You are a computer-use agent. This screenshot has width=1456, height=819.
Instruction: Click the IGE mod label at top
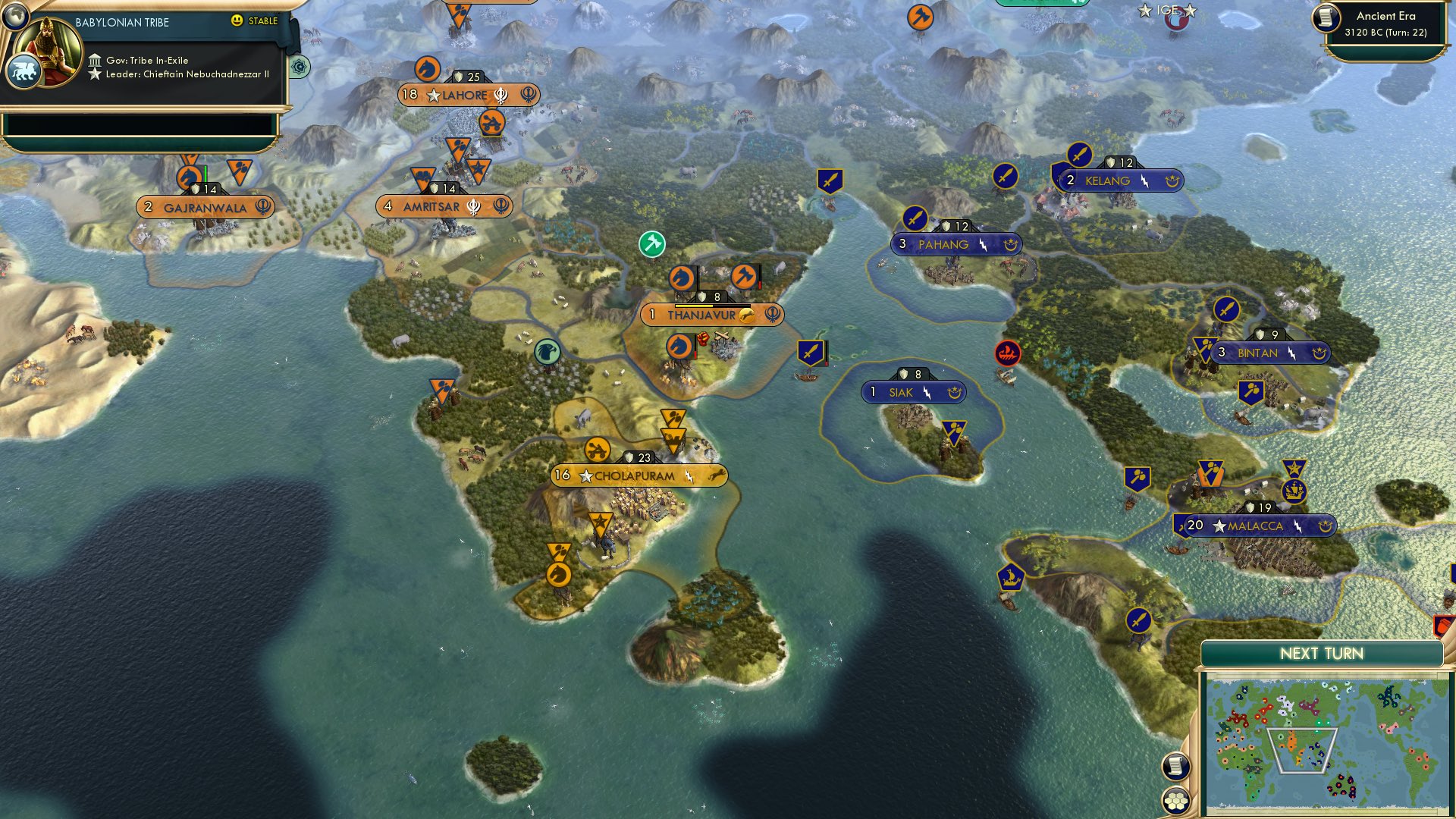tap(1166, 11)
